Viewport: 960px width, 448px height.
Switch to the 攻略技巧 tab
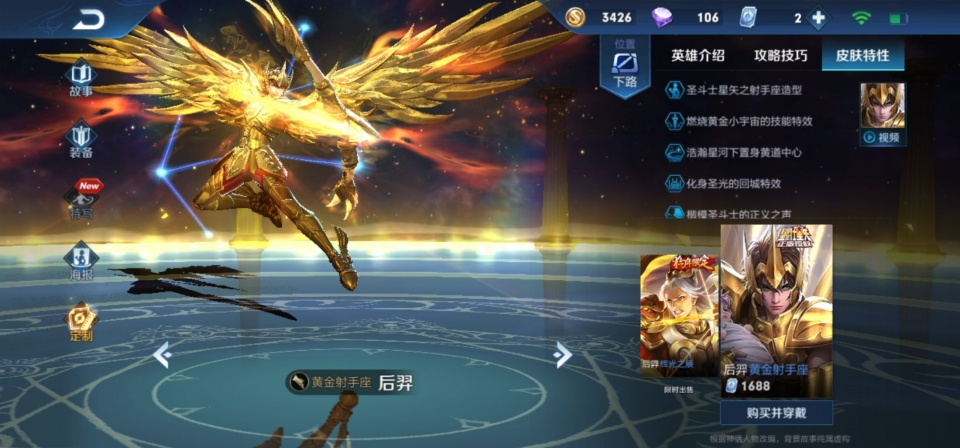780,55
